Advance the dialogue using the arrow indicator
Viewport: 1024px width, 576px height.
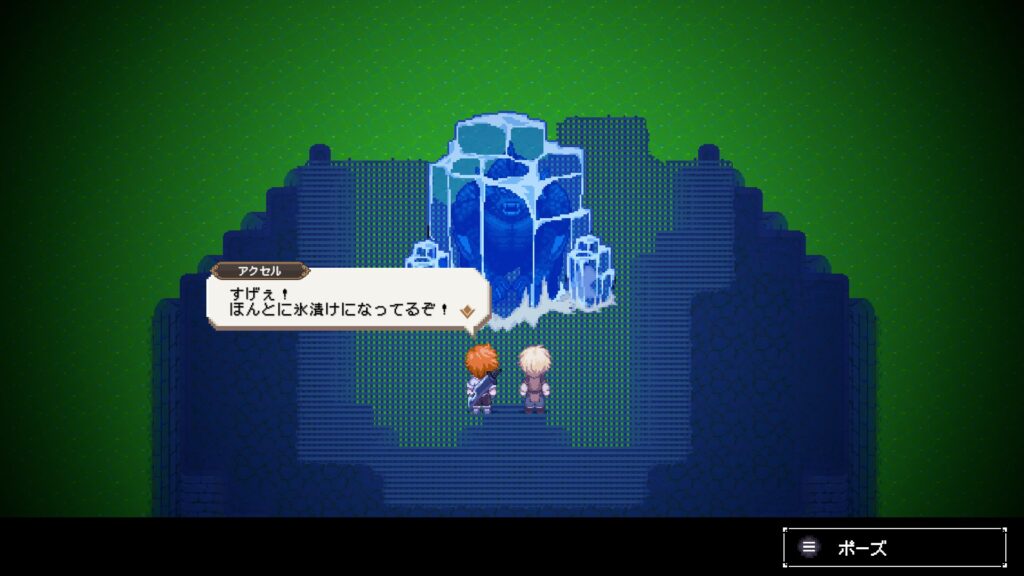(466, 312)
